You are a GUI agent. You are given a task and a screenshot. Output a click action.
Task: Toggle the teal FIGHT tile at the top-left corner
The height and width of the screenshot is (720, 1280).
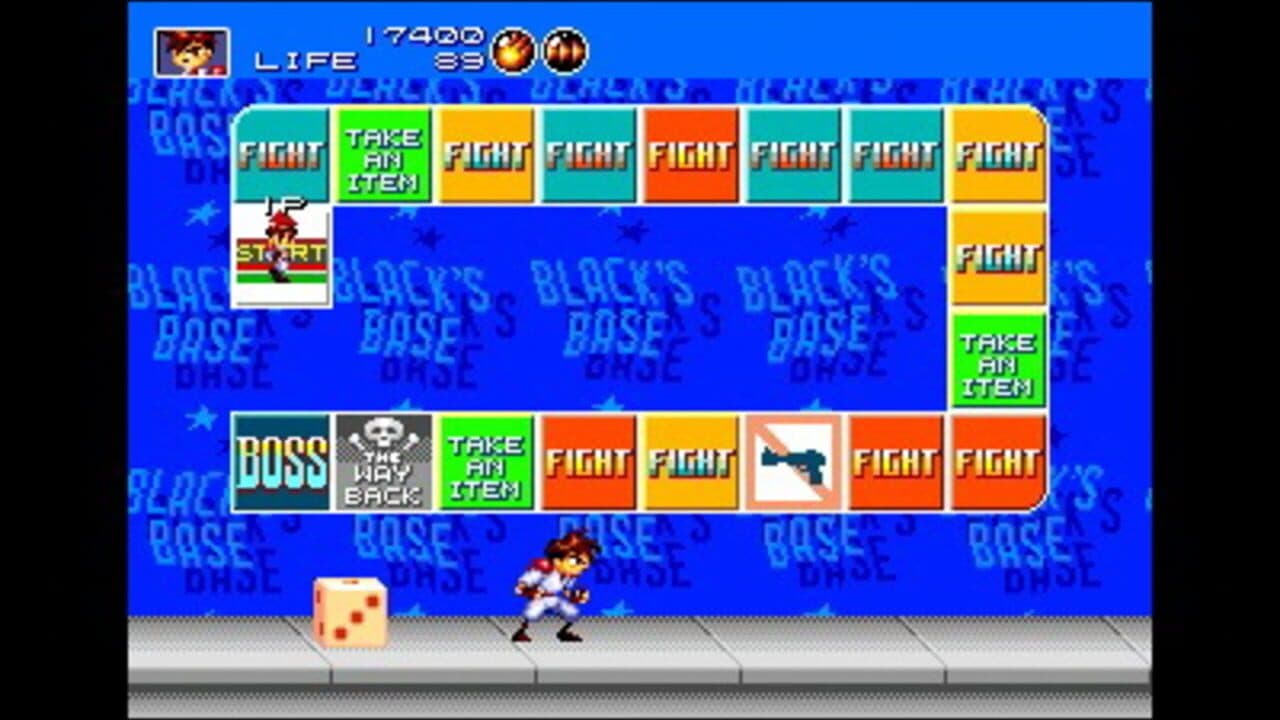pos(281,155)
